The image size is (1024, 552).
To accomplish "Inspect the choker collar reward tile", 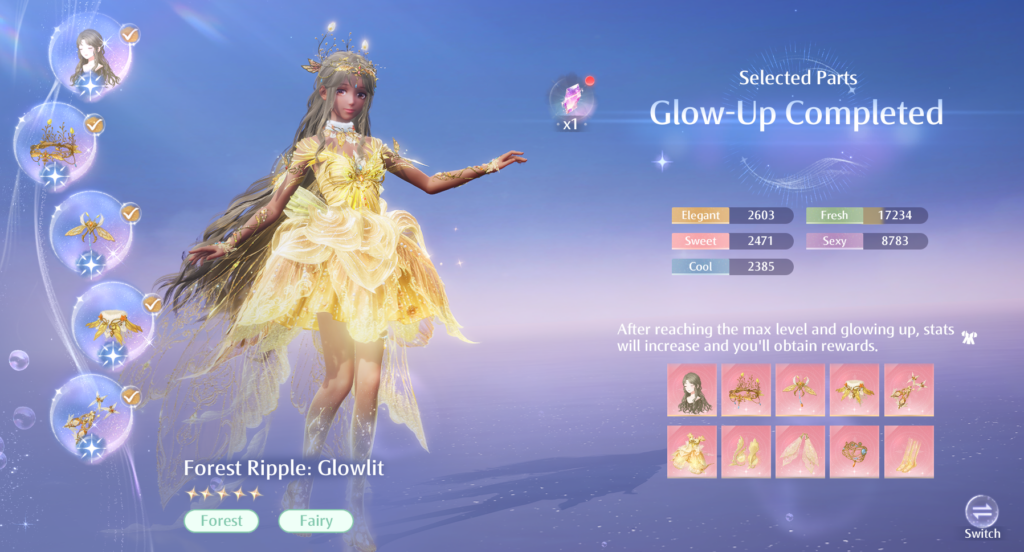I will coord(855,389).
